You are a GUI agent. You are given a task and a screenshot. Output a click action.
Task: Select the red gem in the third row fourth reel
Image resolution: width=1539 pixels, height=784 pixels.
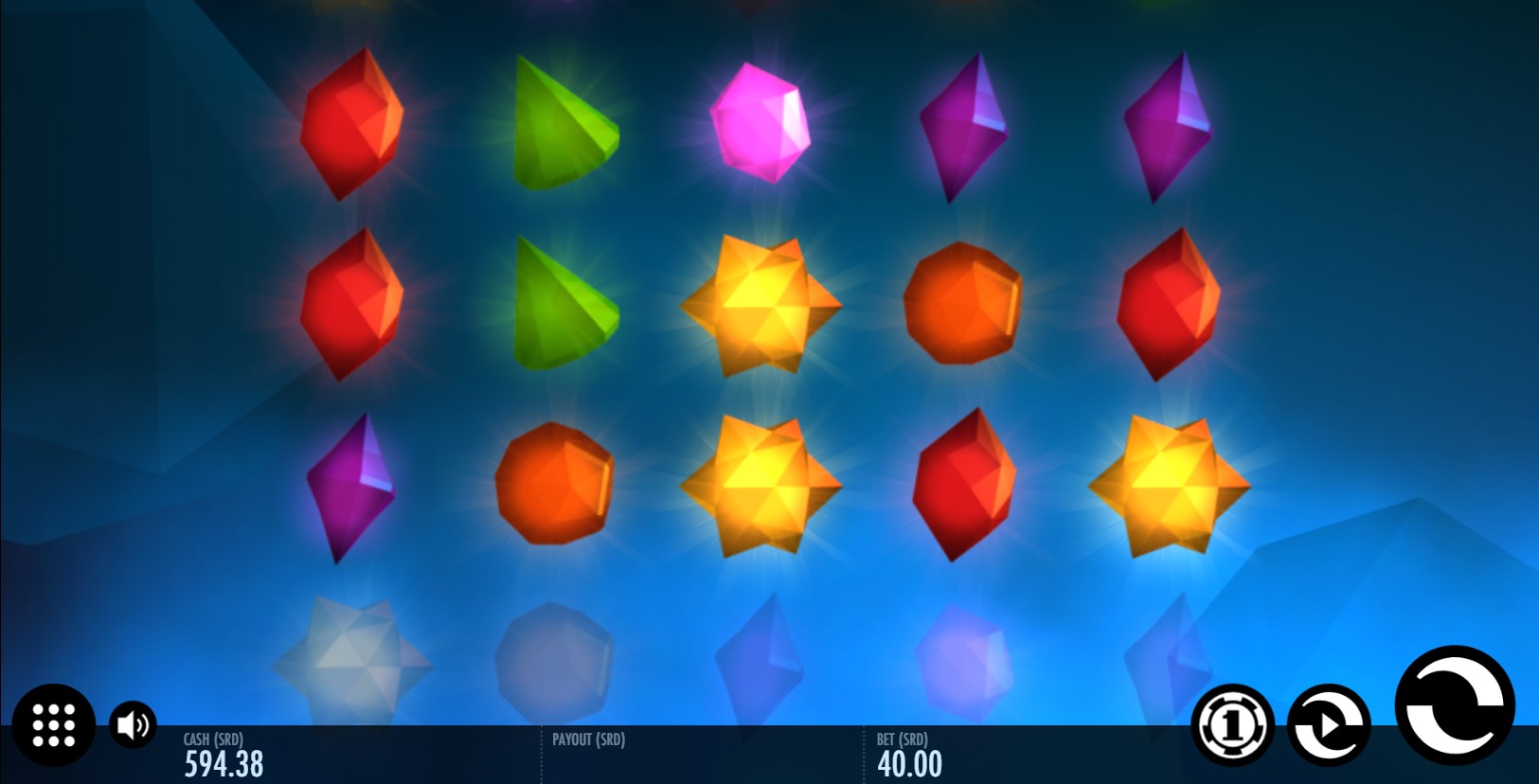pyautogui.click(x=963, y=485)
